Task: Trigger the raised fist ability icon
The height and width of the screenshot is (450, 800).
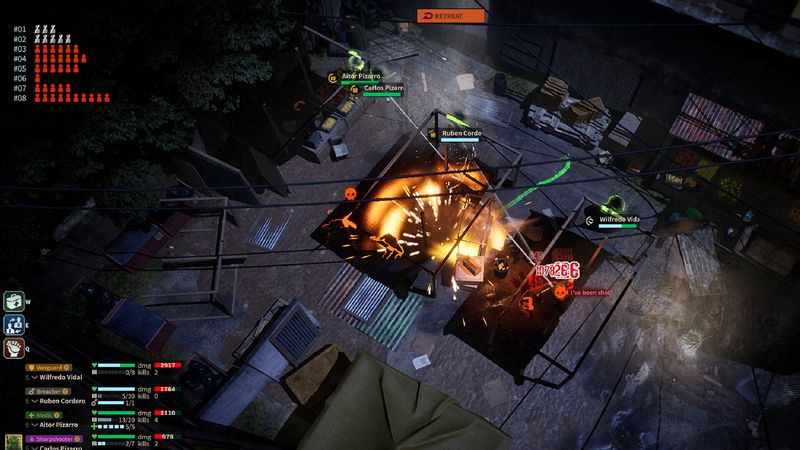Action: (x=14, y=348)
